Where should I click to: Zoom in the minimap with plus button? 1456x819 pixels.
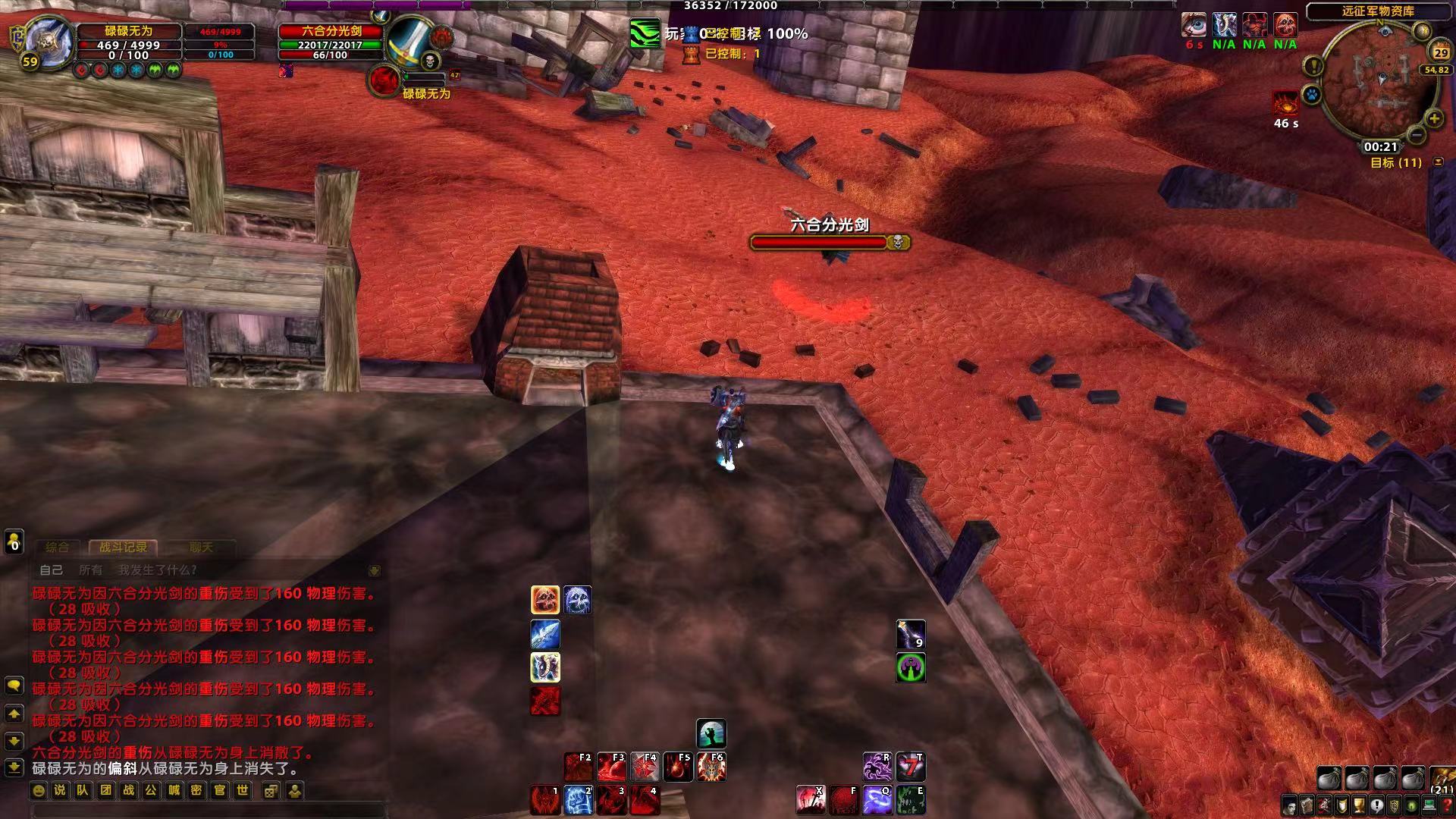click(x=1434, y=118)
